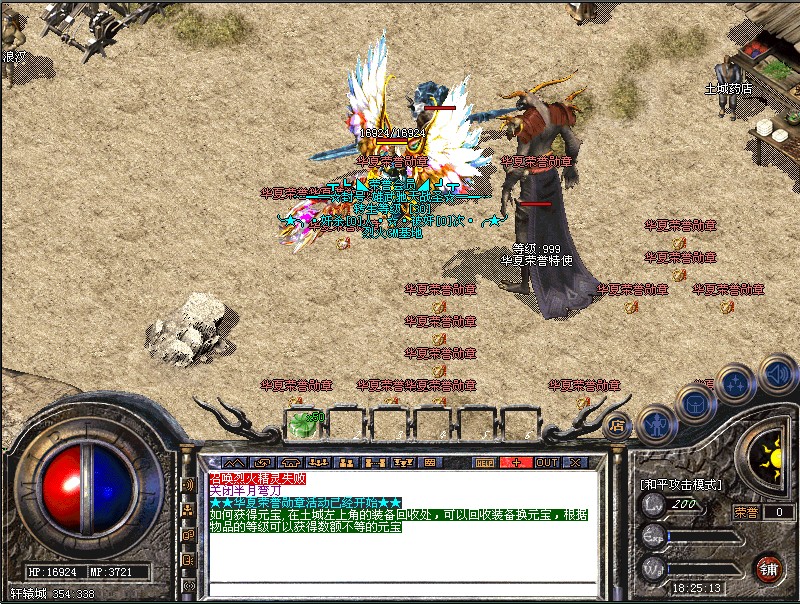The height and width of the screenshot is (604, 800).
Task: Switch the attack mode label 和平攻击模式
Action: coord(680,484)
